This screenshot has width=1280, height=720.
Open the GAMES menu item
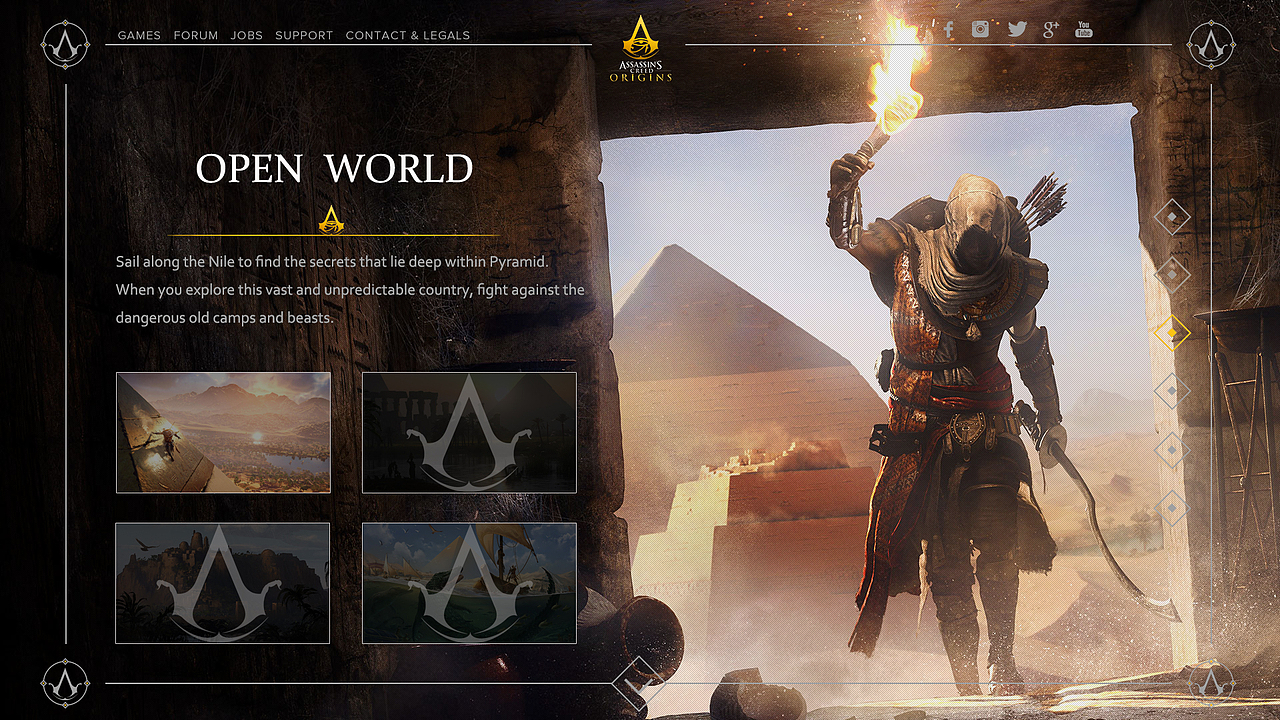pos(139,35)
